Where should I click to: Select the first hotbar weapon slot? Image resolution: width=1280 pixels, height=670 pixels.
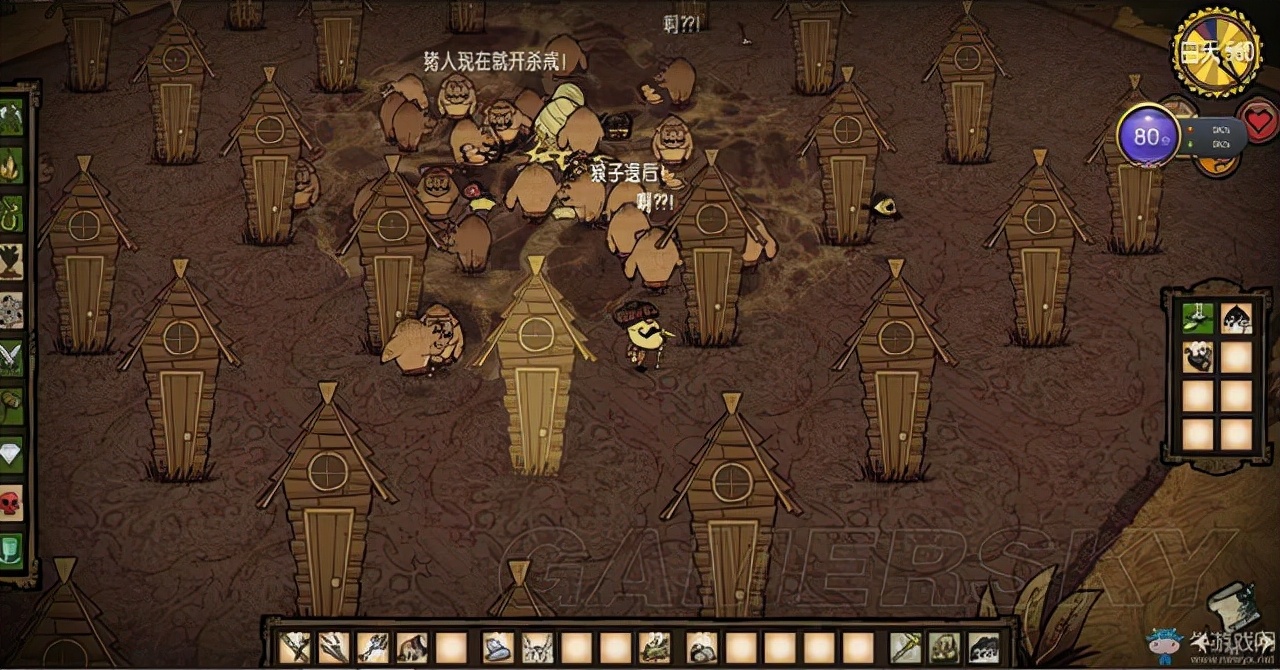(x=295, y=647)
